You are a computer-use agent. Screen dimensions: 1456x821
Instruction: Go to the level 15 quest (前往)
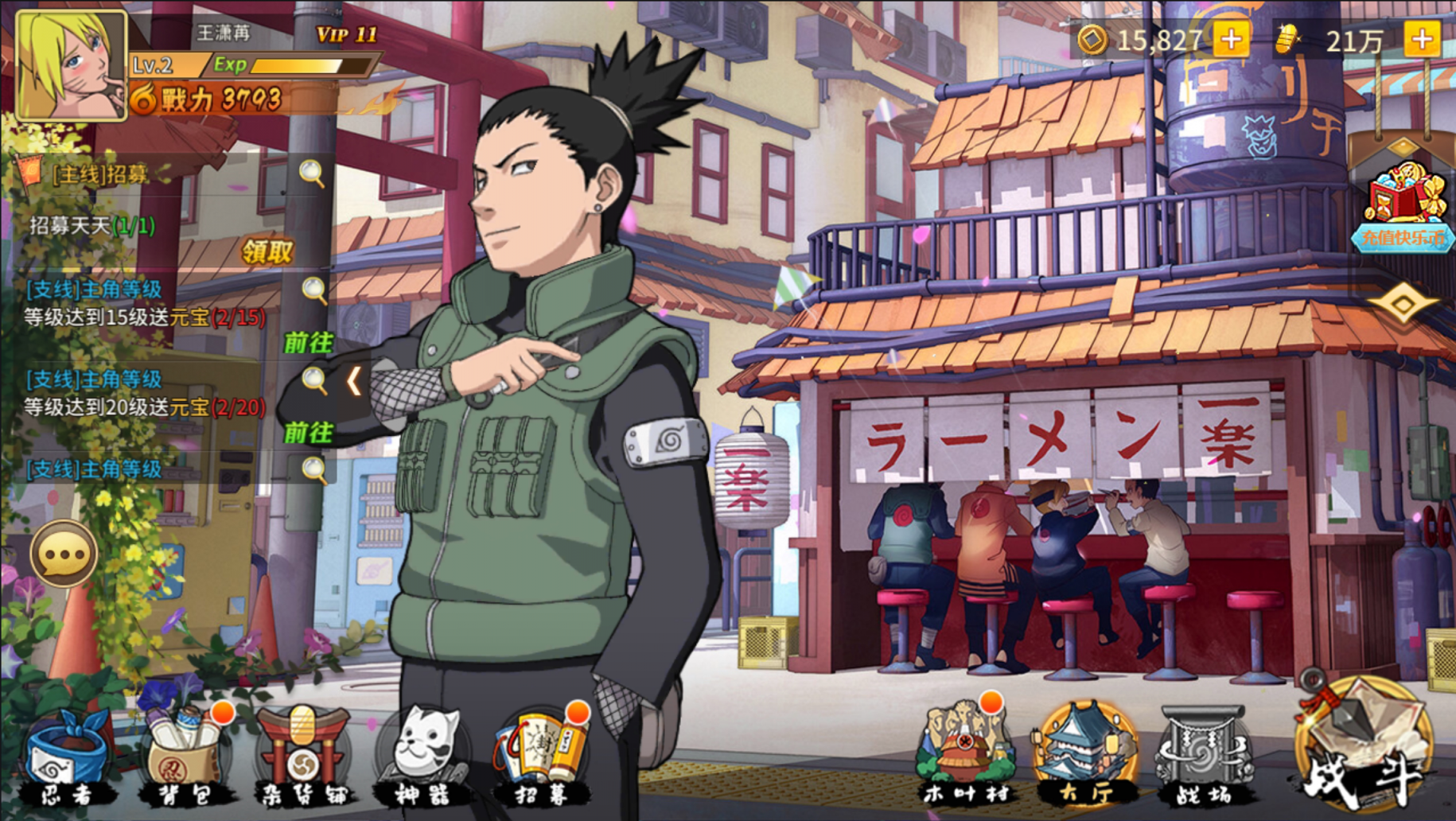(x=308, y=343)
